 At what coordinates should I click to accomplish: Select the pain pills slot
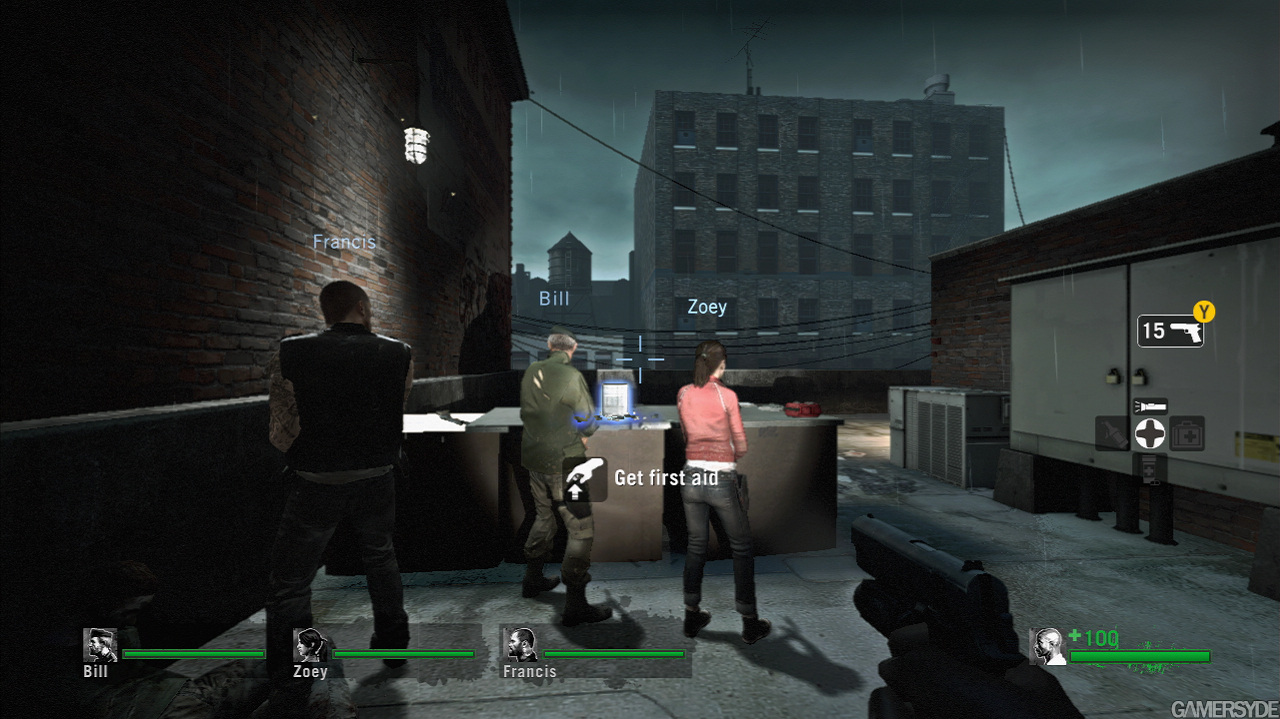click(x=1149, y=467)
